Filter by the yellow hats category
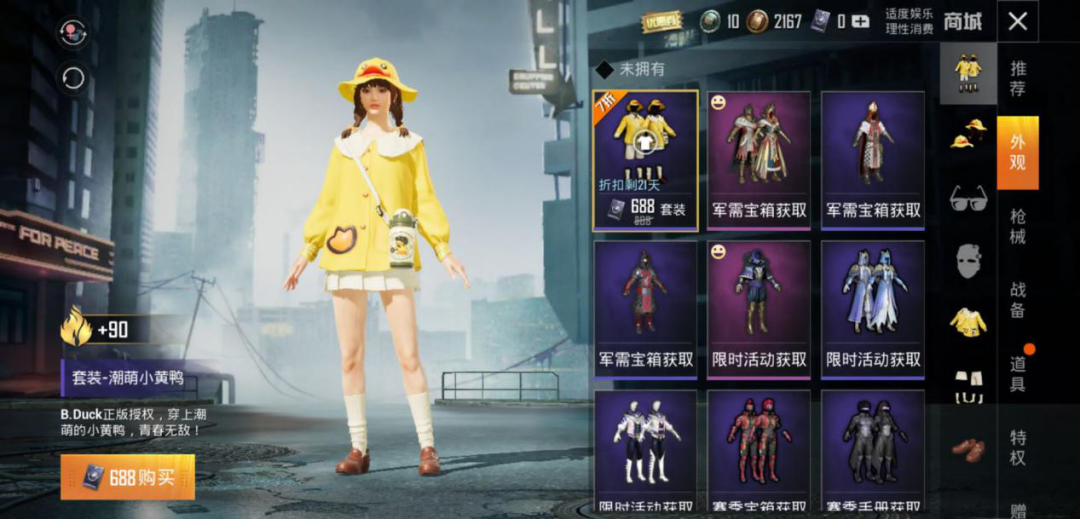This screenshot has width=1080, height=519. [x=967, y=133]
